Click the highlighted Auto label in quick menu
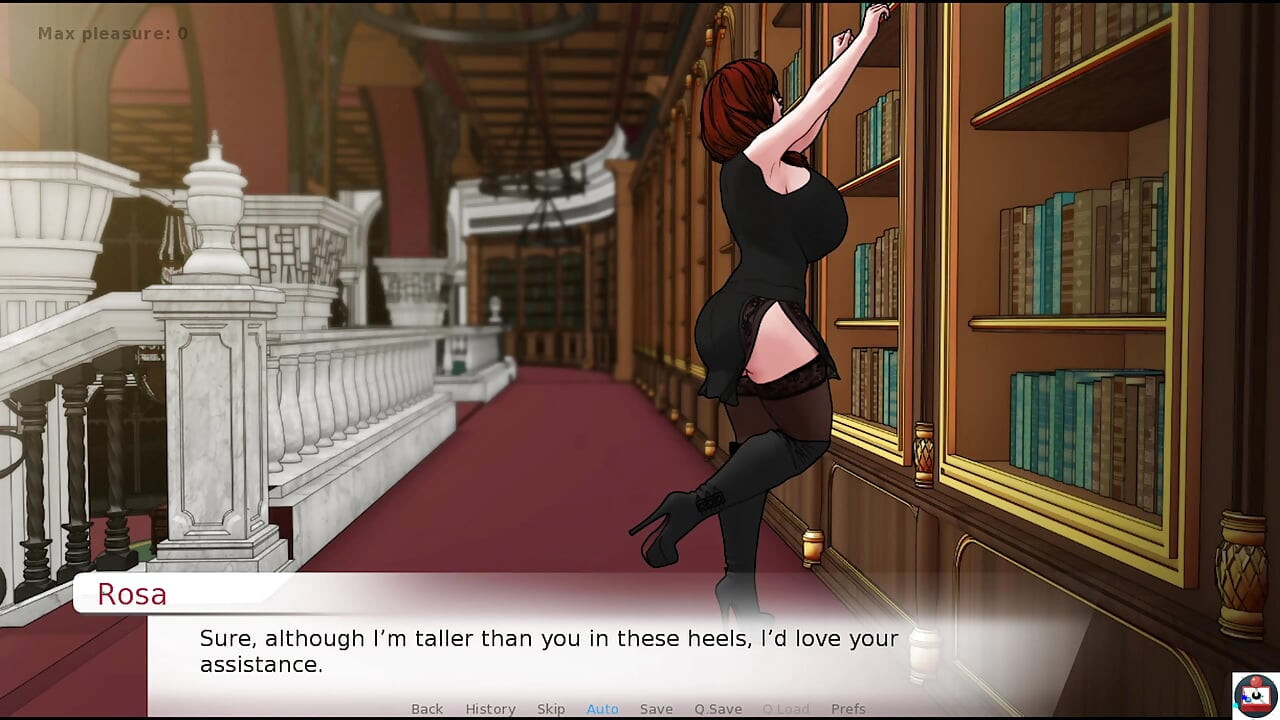The image size is (1280, 720). point(602,708)
